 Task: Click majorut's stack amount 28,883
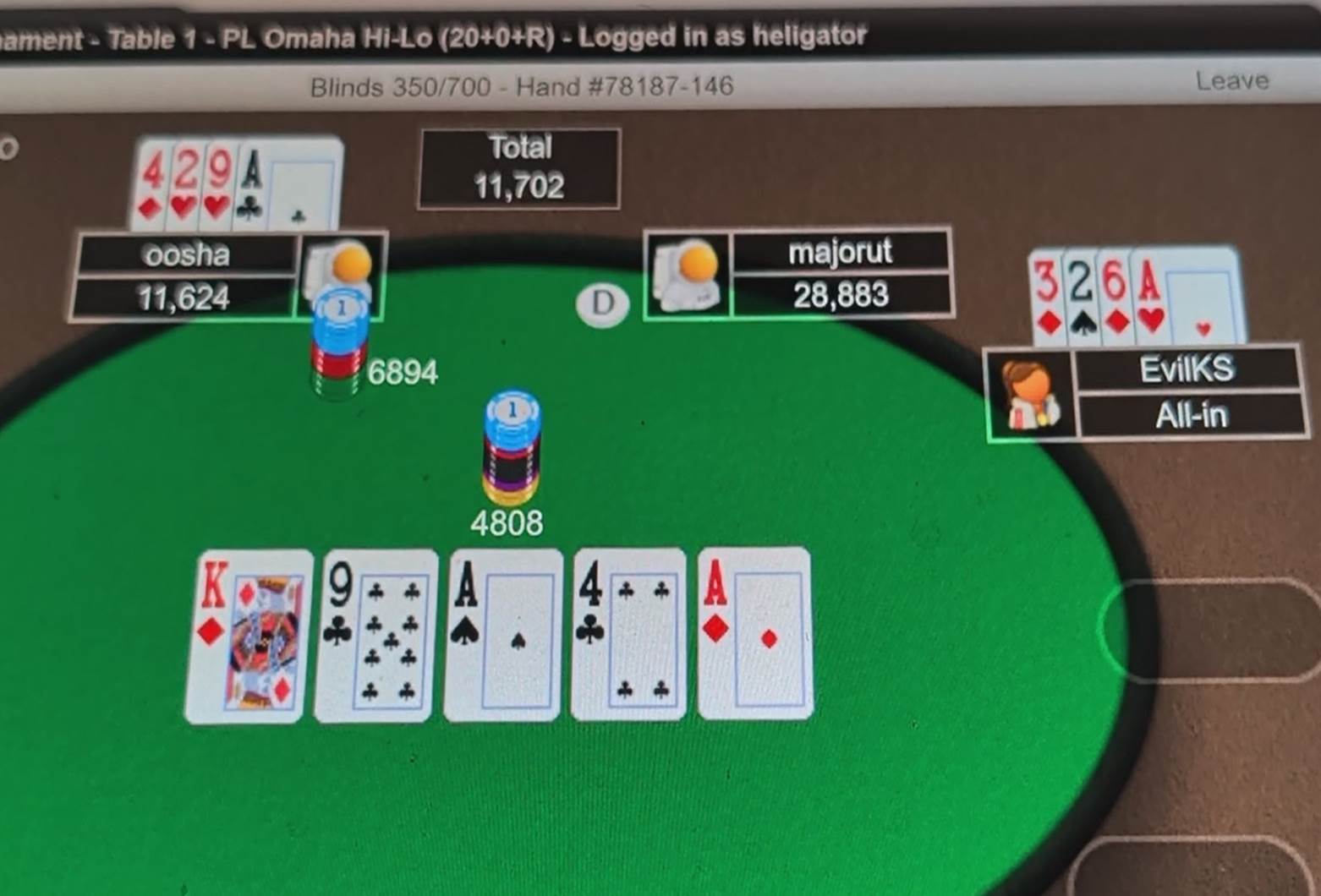coord(841,295)
